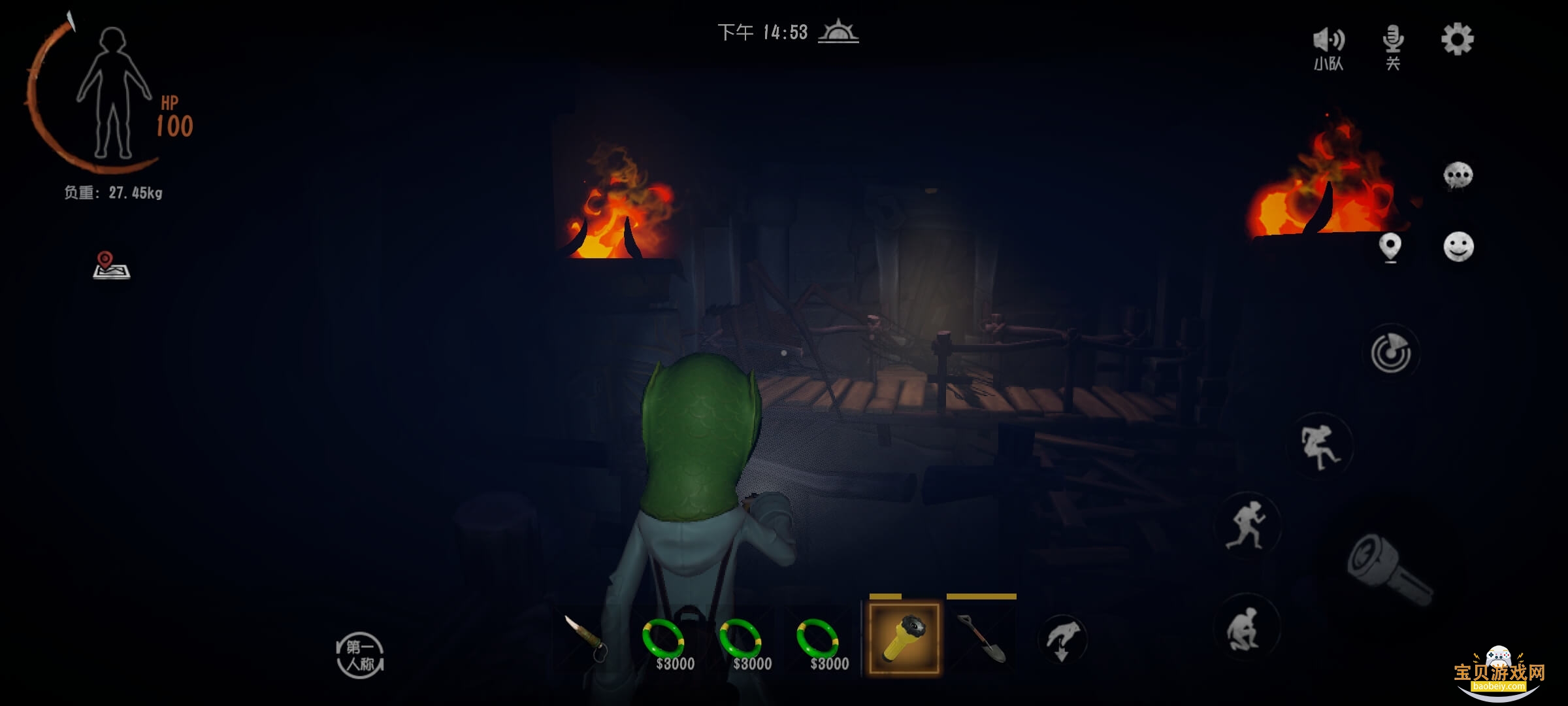Image resolution: width=1568 pixels, height=706 pixels.
Task: Switch the squad voice speaker channel
Action: pyautogui.click(x=1329, y=46)
